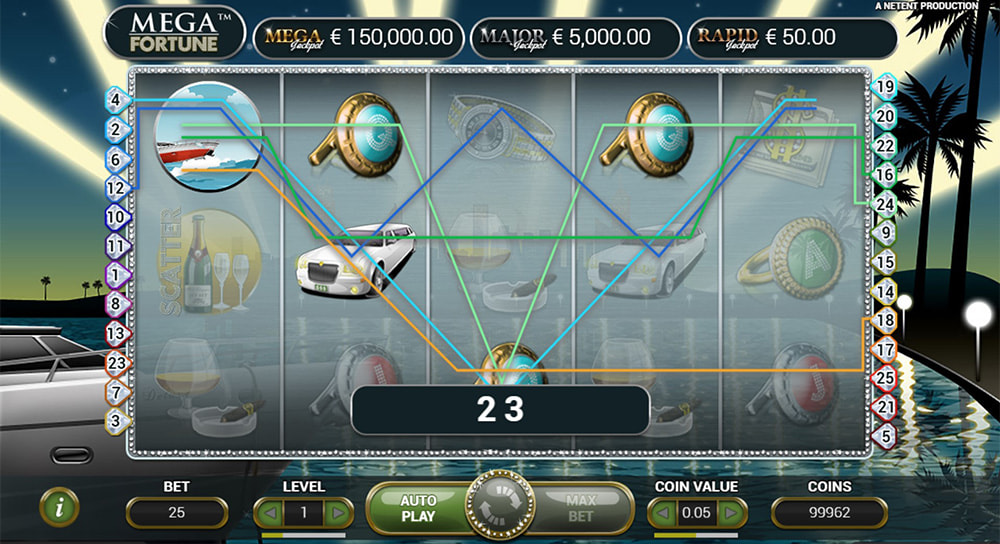Select payline marker number 17
This screenshot has width=1000, height=544.
[884, 350]
